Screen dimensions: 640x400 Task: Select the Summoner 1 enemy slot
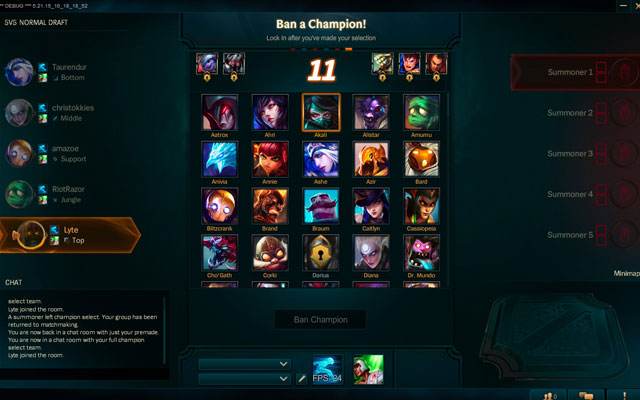(x=575, y=73)
